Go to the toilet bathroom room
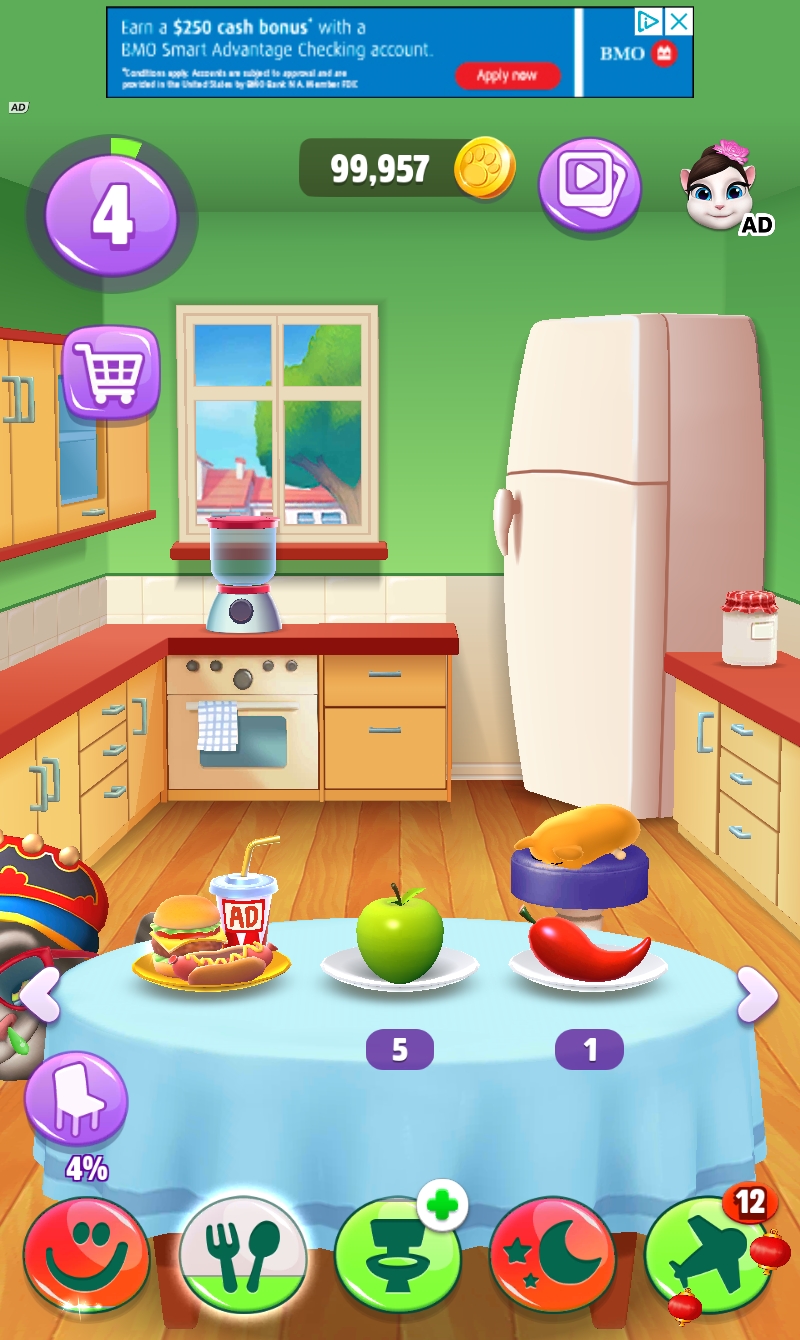This screenshot has width=800, height=1340. (x=397, y=1255)
